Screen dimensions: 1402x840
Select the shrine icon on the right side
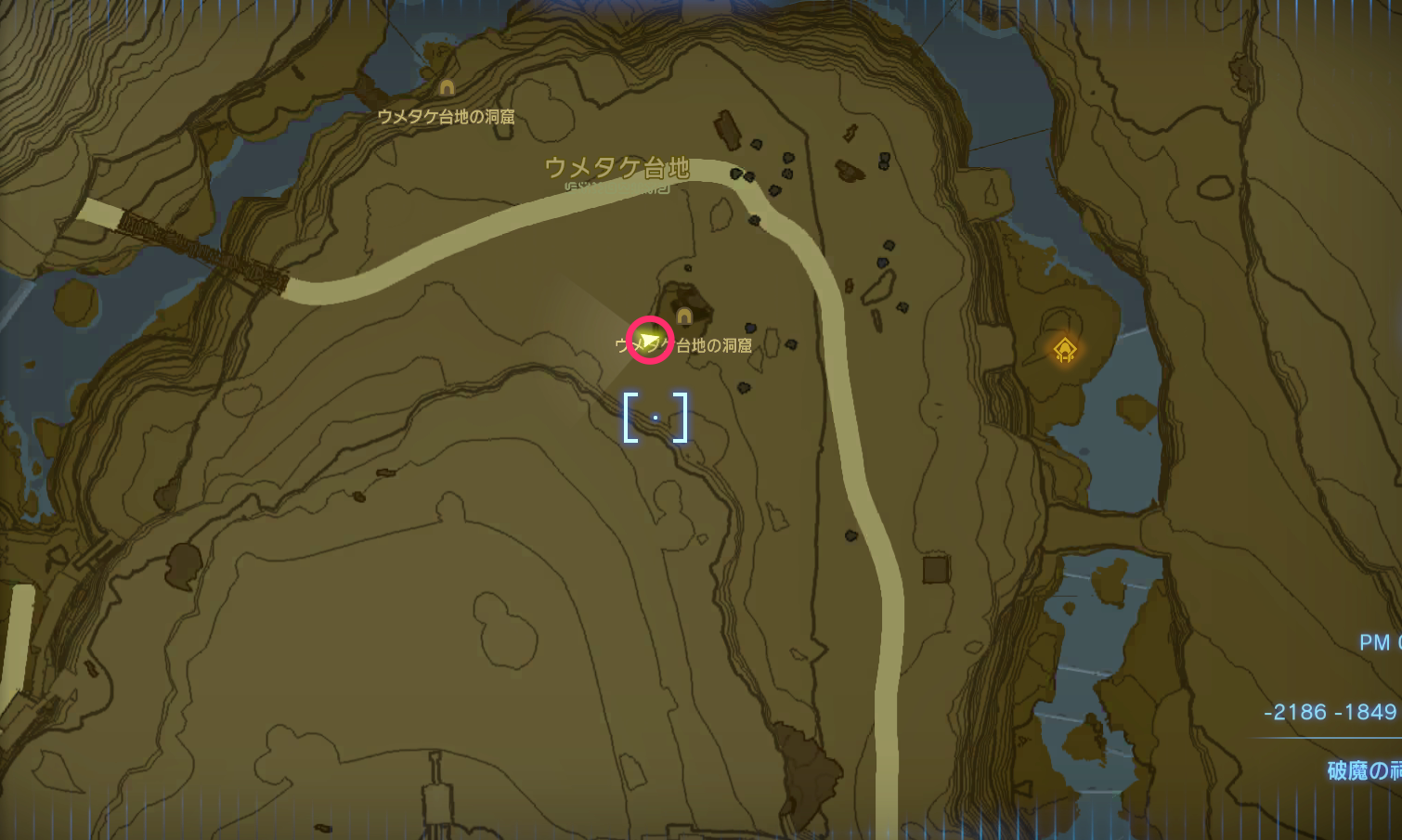1064,348
